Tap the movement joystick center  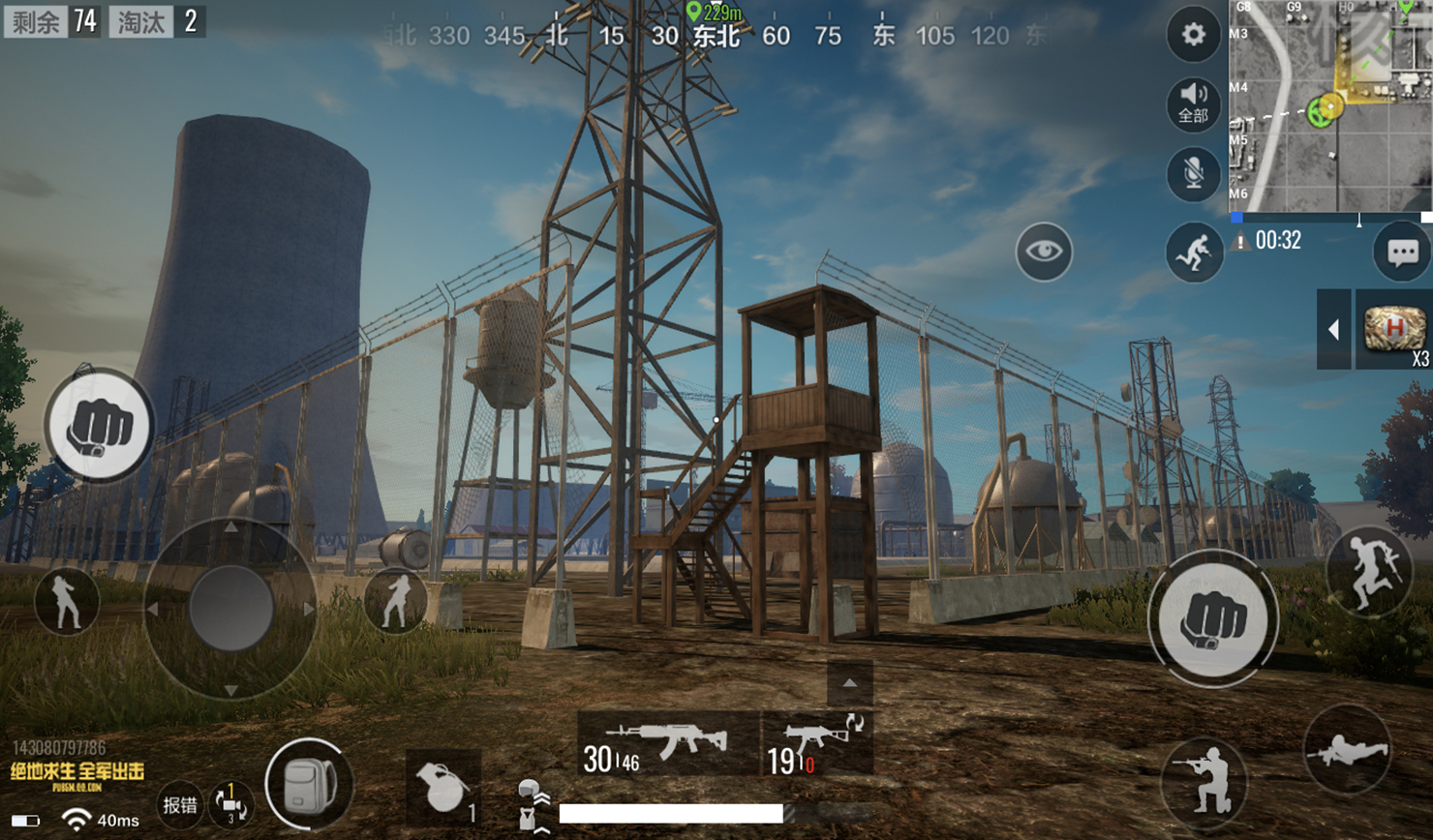pyautogui.click(x=230, y=608)
